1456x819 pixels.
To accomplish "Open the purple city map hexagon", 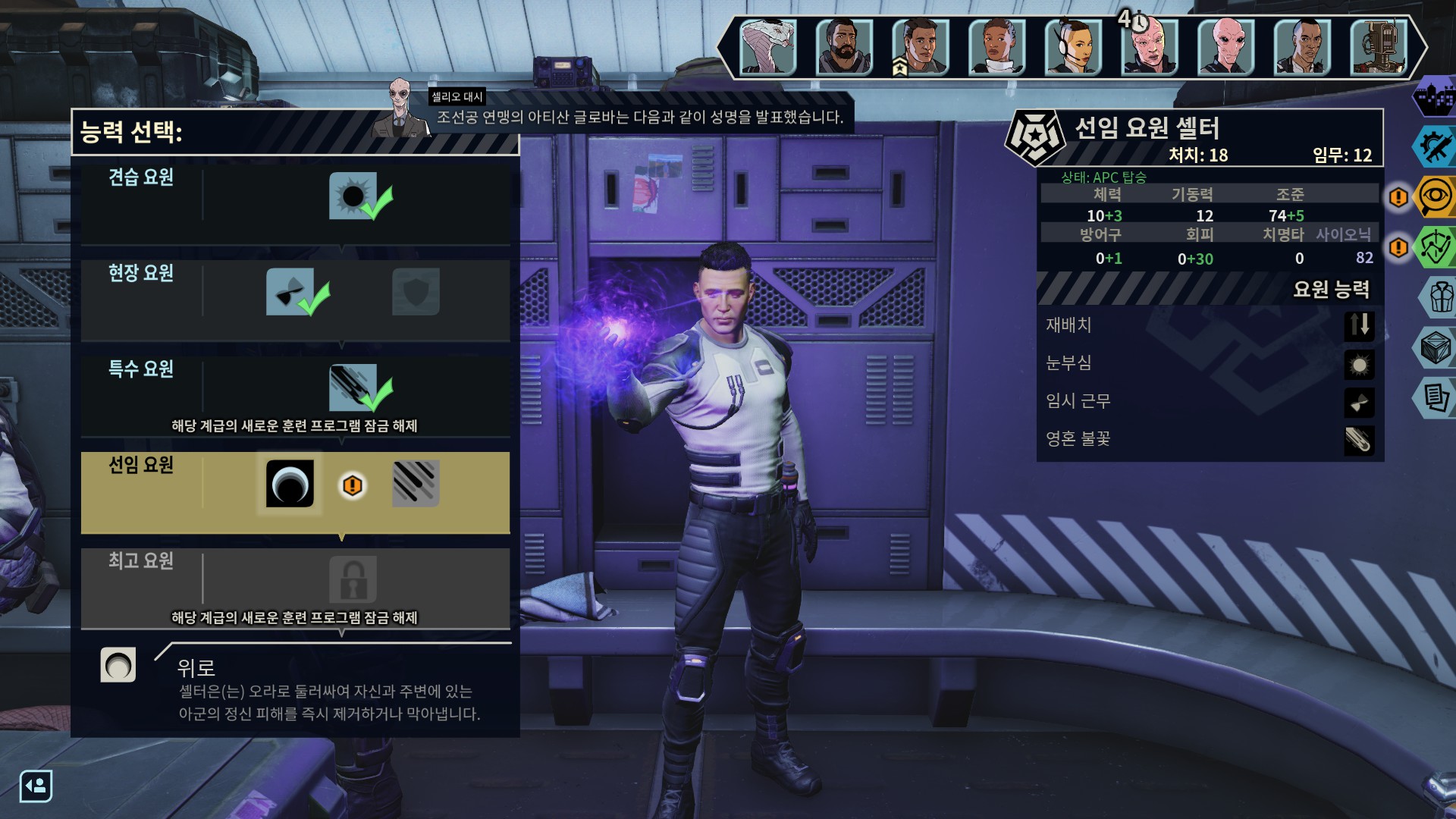I will [x=1435, y=96].
